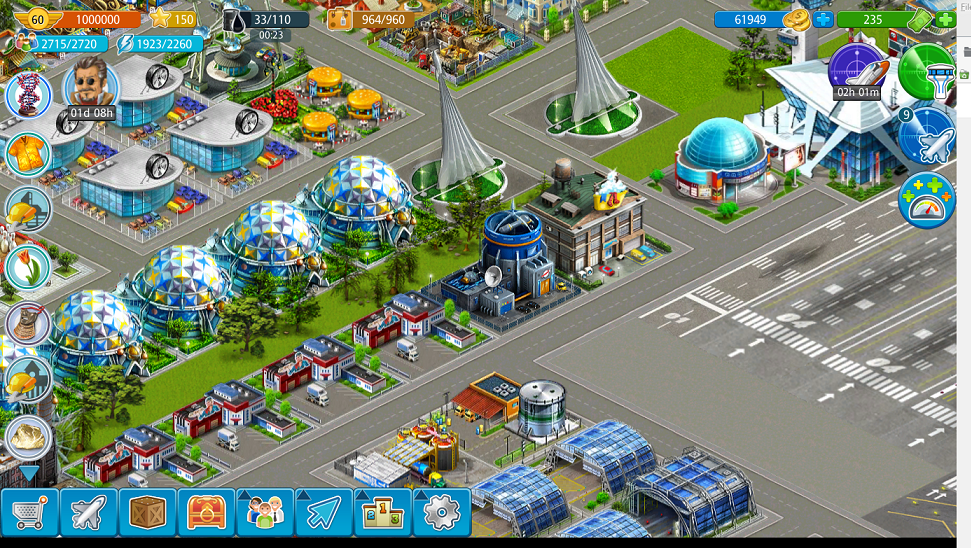
Task: Click the sunglasses character portrait
Action: 91,85
